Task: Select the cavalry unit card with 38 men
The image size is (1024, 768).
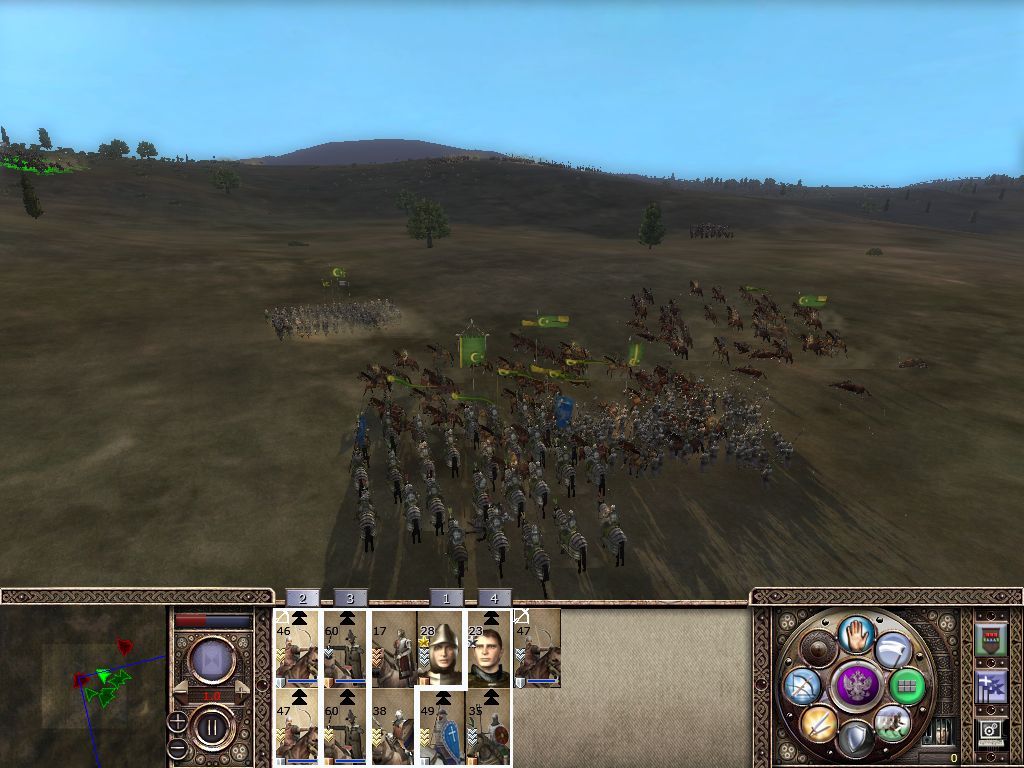Action: [393, 728]
